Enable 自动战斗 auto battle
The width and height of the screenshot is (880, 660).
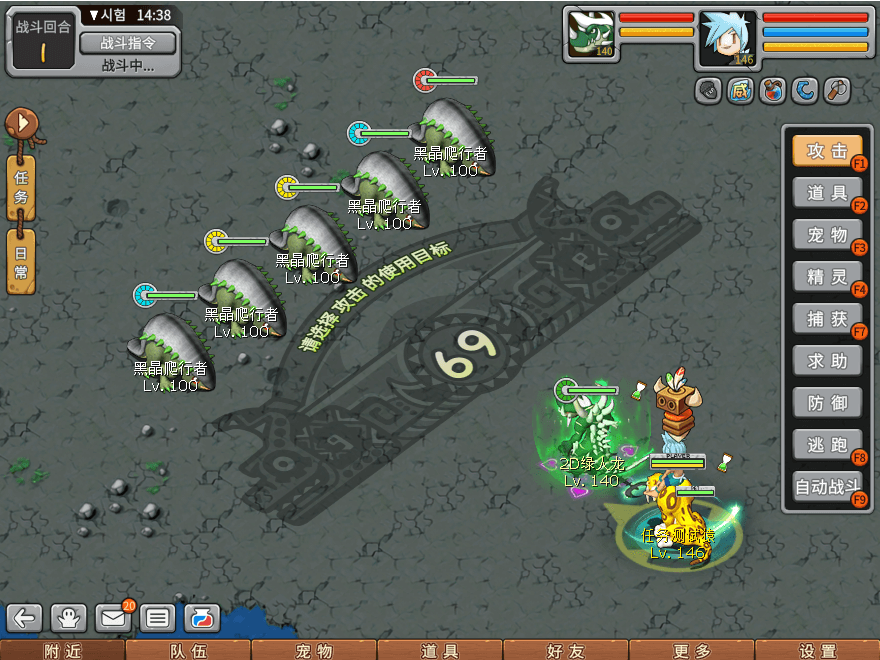click(x=827, y=487)
